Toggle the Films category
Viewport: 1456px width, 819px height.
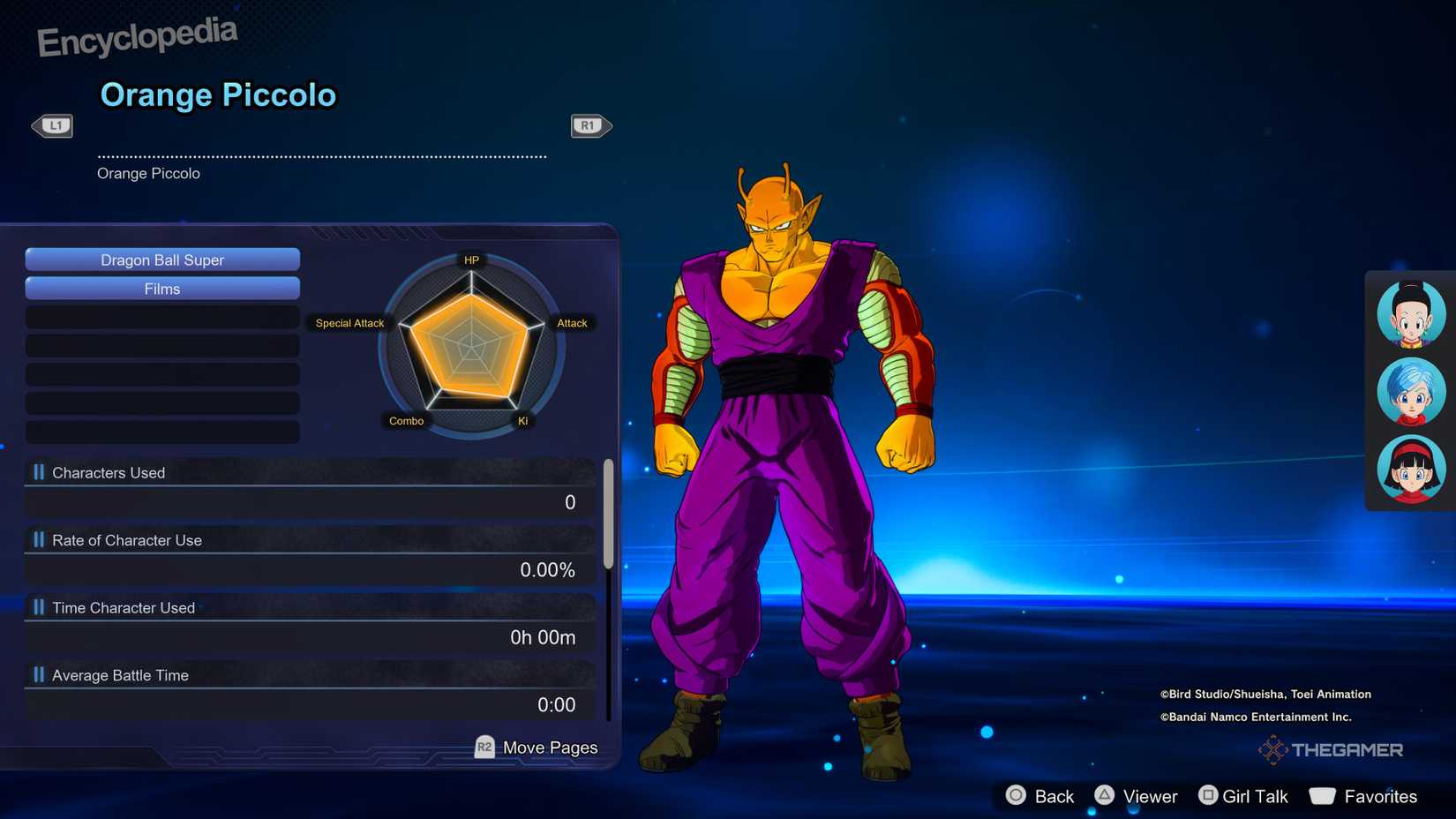162,289
